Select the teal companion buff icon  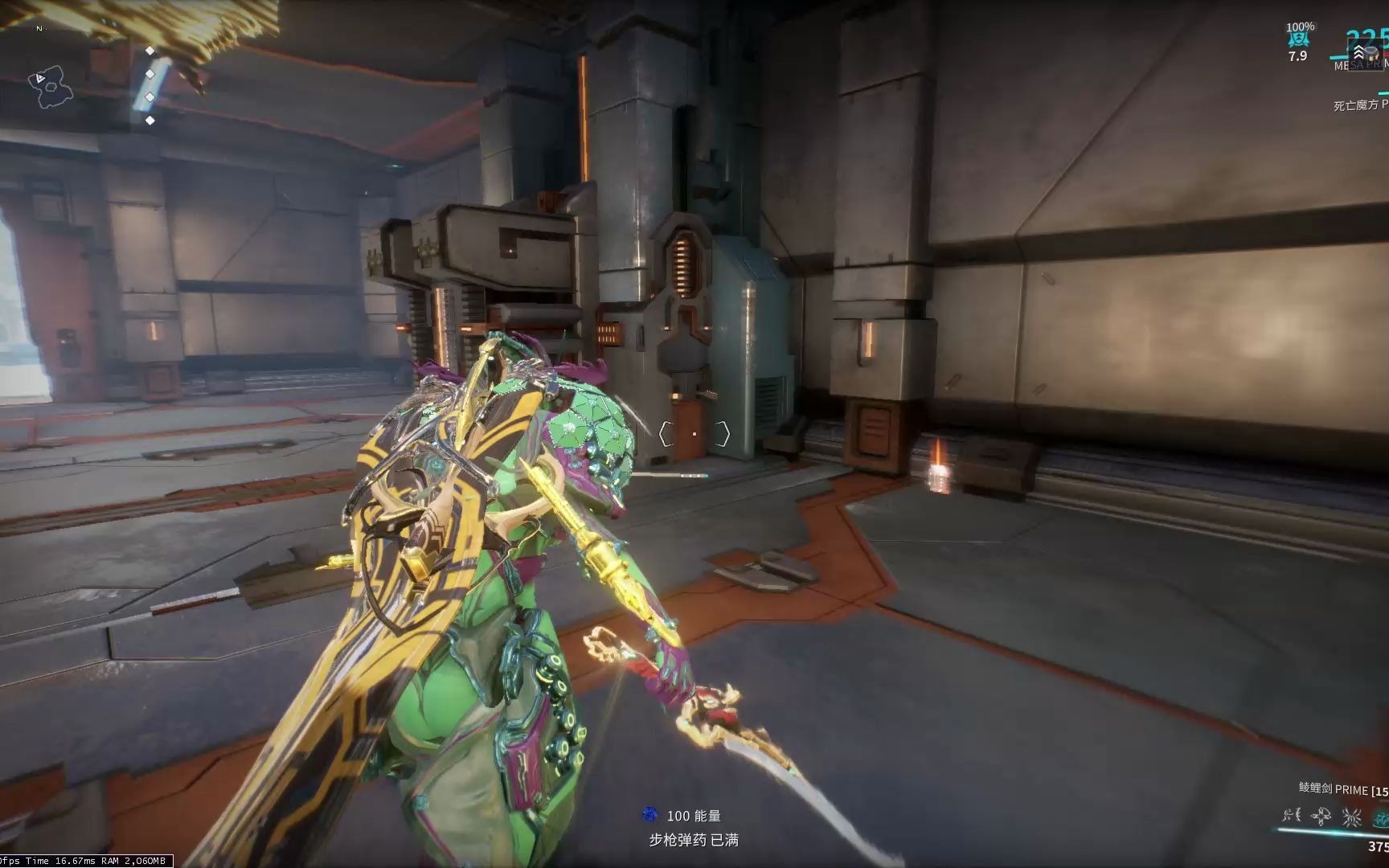(1298, 39)
